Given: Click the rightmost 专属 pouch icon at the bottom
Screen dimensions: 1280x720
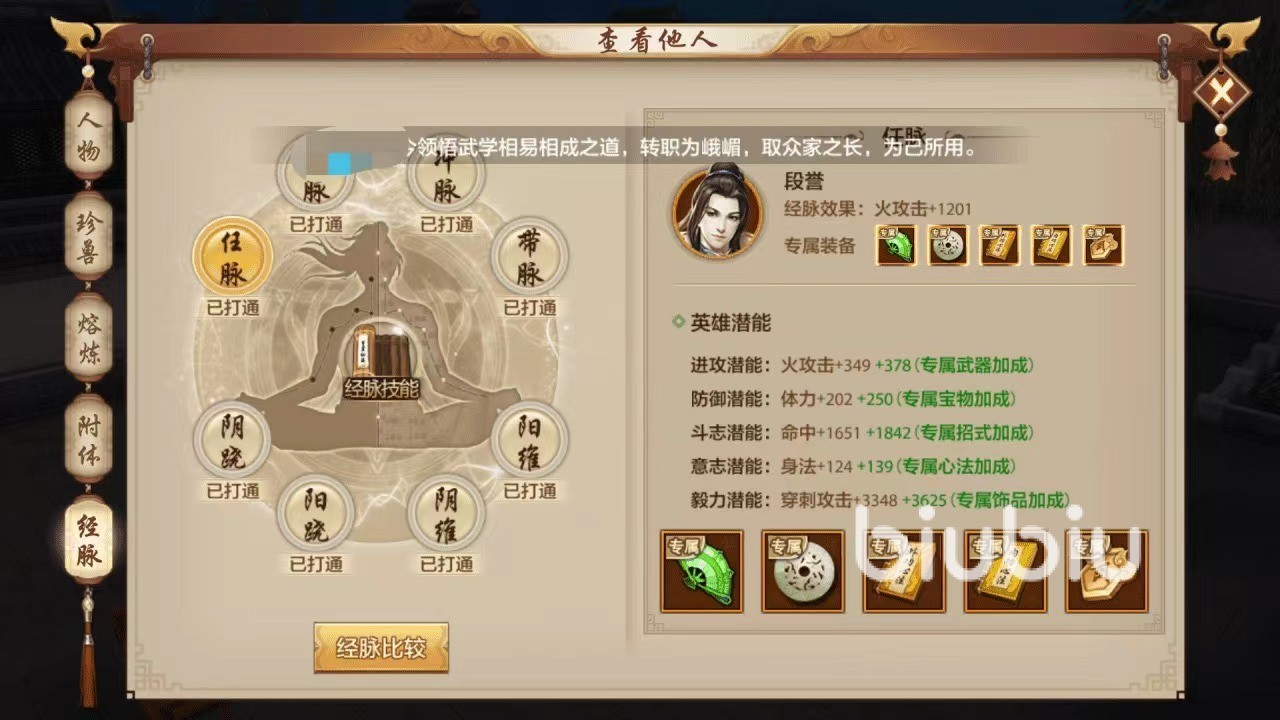Looking at the screenshot, I should click(x=1105, y=570).
